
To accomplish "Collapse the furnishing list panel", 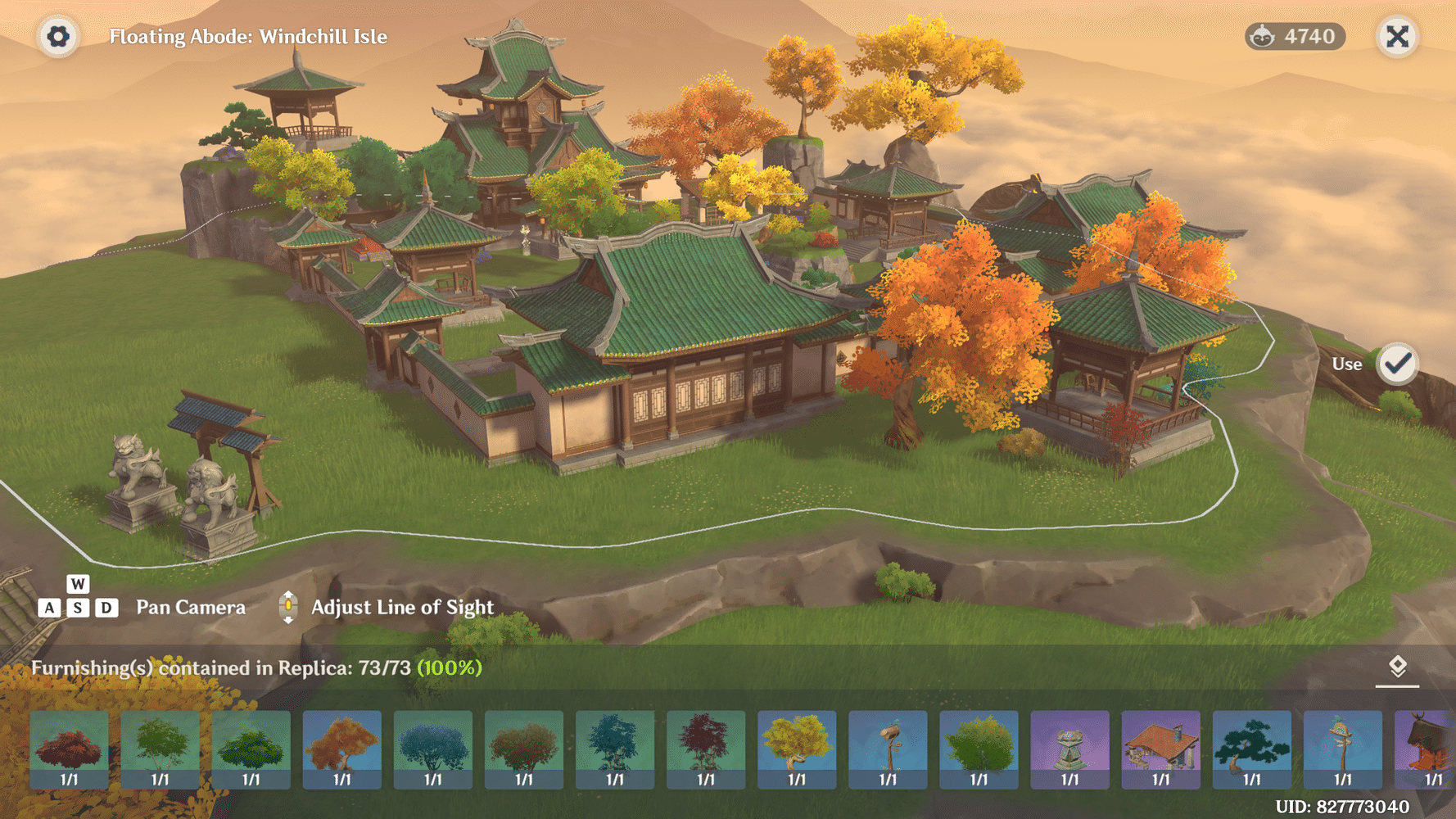I will pos(1397,667).
